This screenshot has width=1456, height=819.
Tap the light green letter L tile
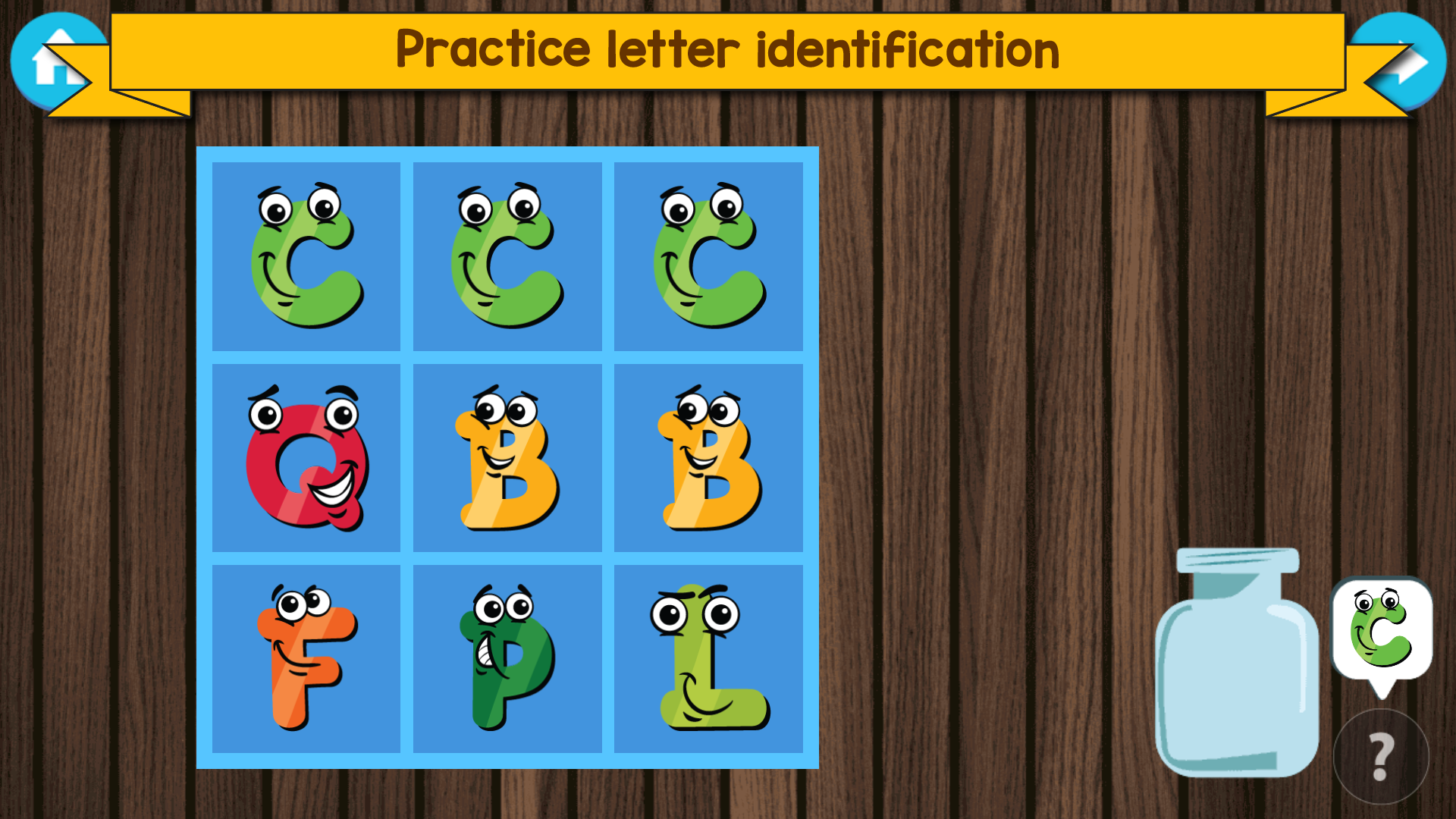708,660
